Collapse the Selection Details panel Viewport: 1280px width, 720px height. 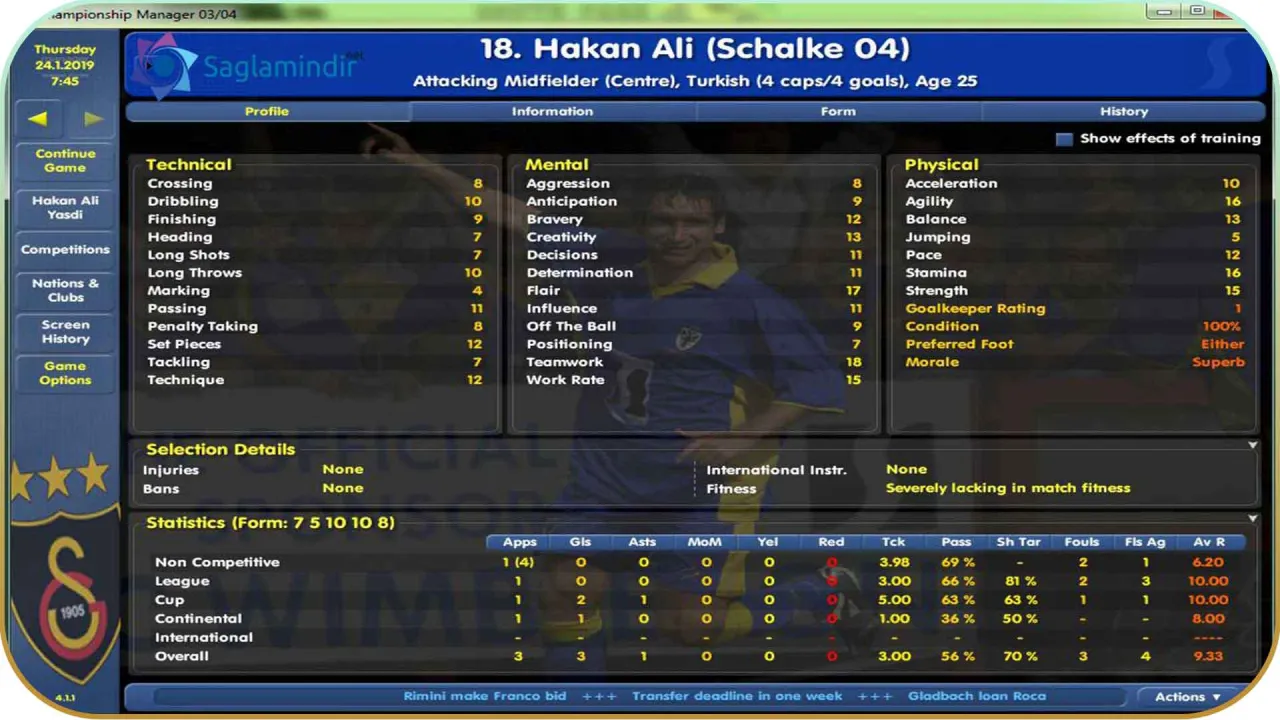coord(1253,444)
